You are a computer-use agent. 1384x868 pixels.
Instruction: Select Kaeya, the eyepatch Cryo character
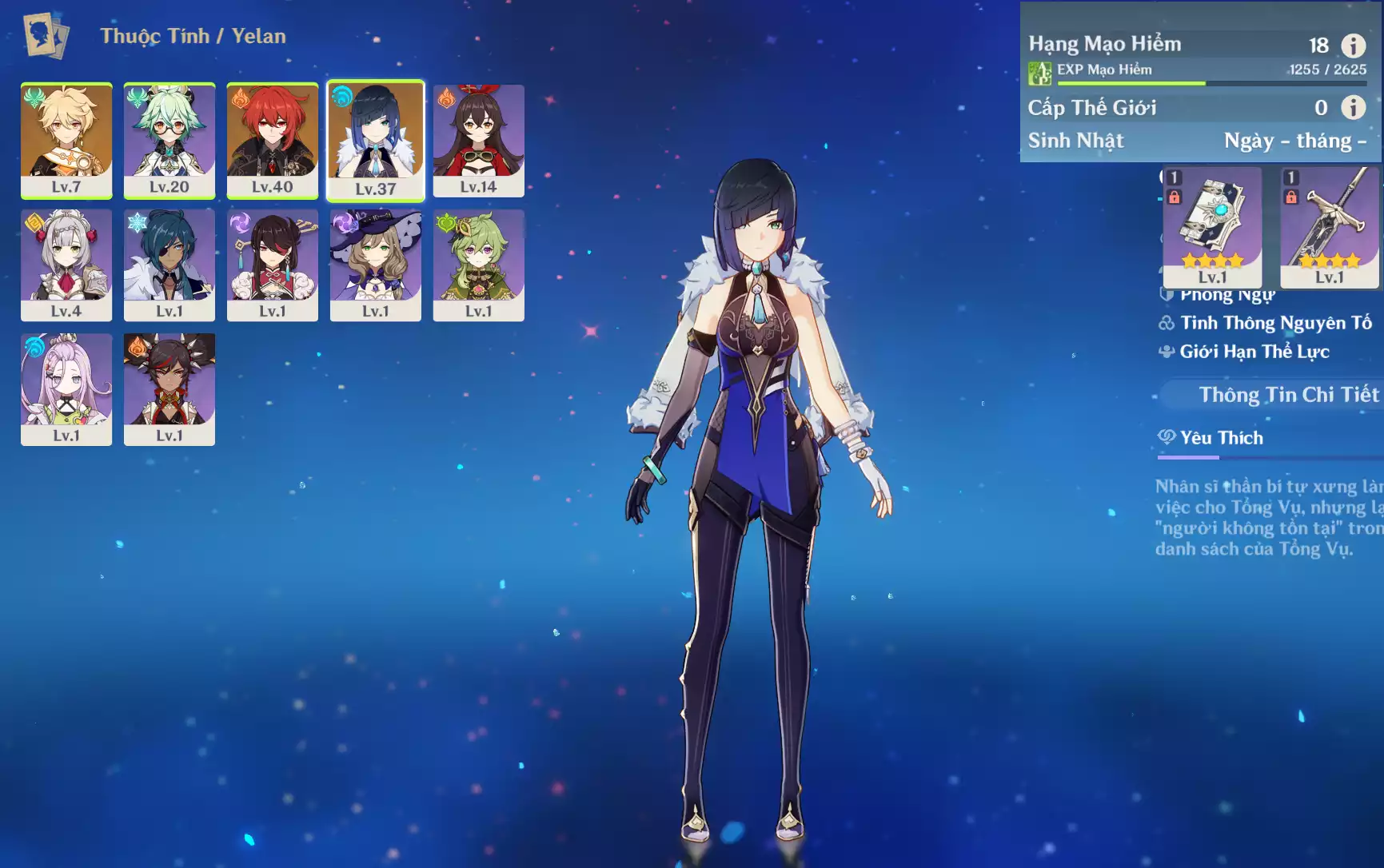(x=170, y=265)
